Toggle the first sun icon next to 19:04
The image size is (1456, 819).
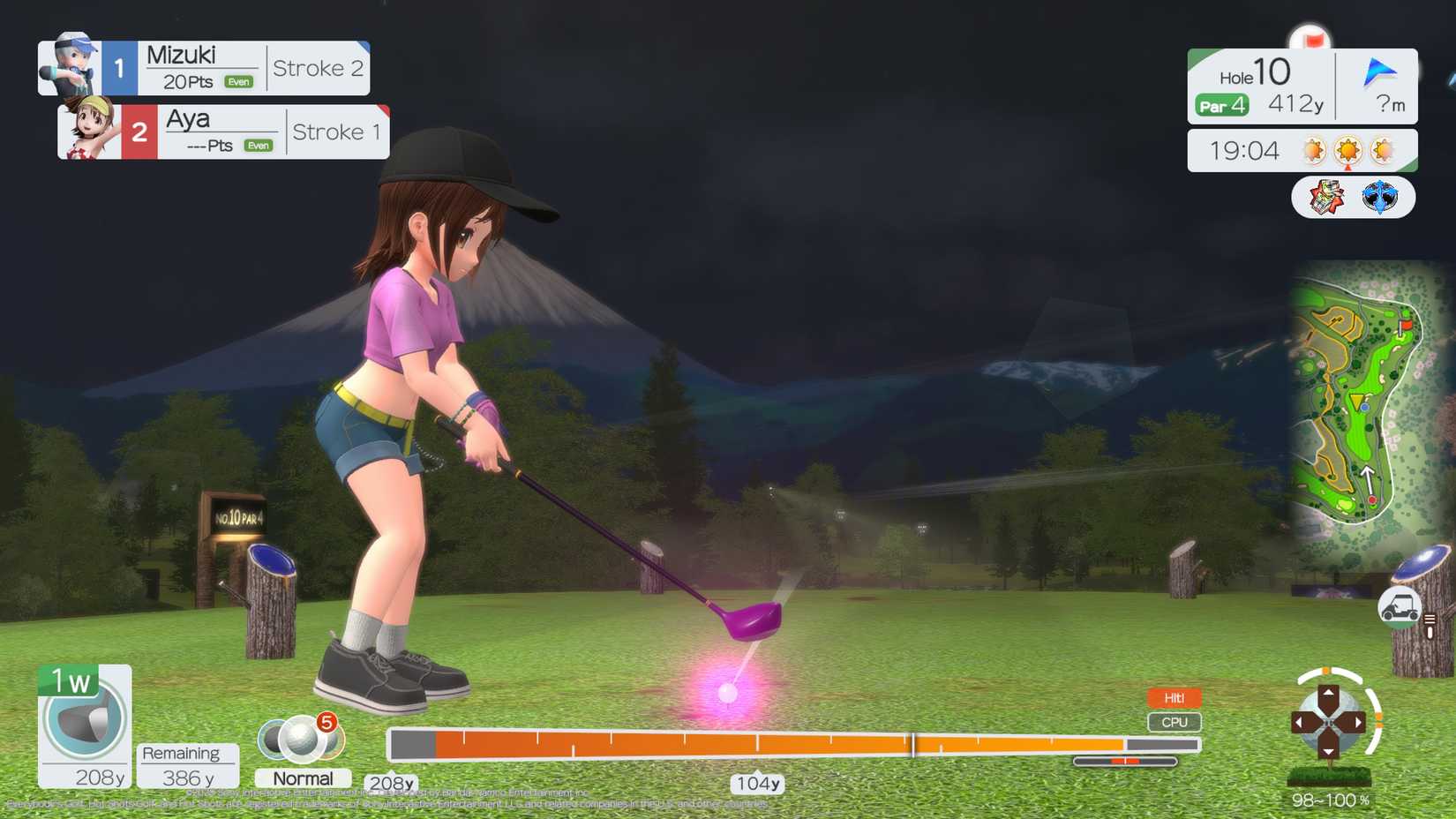[1316, 149]
